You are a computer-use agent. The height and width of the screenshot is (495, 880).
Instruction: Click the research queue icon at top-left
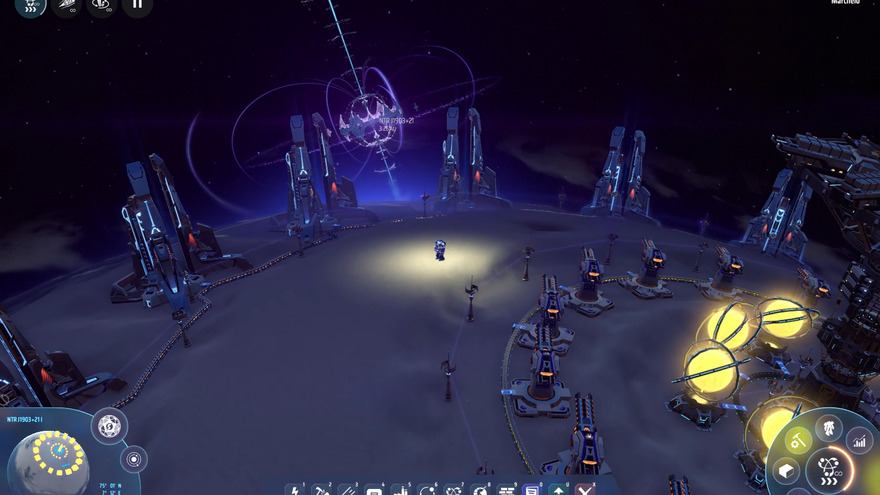31,5
